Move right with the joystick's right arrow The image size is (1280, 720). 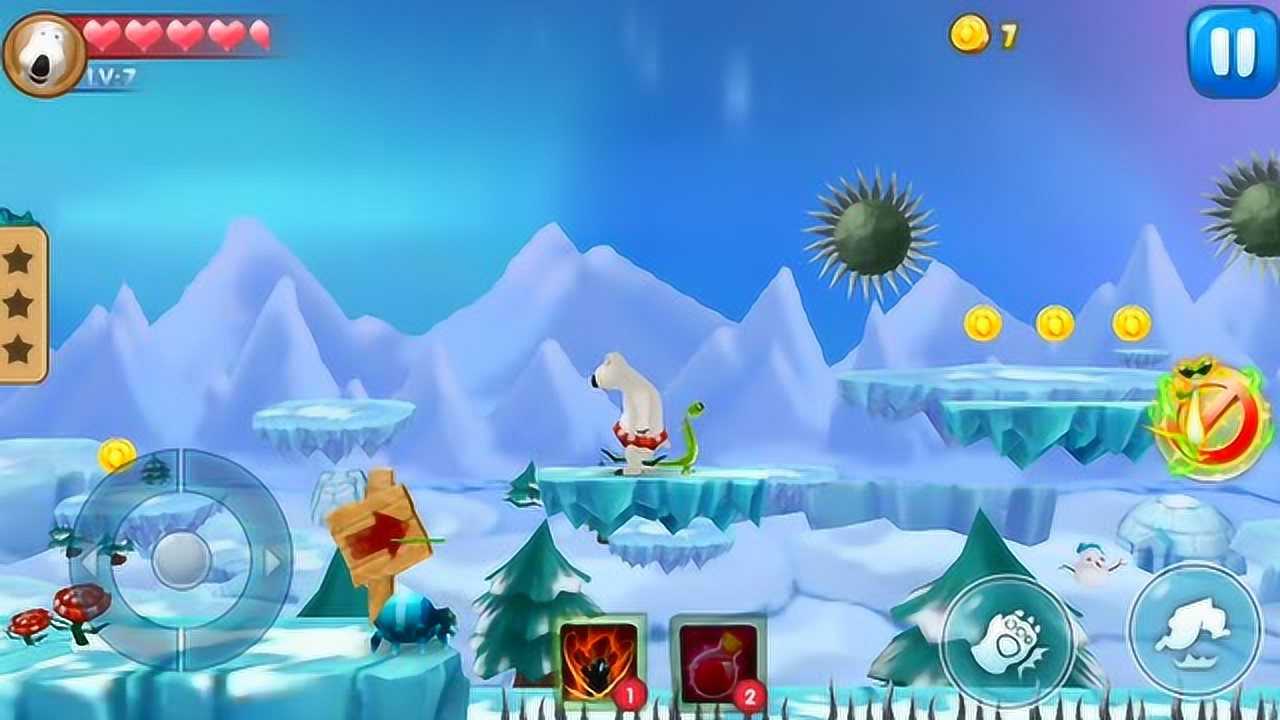tap(272, 562)
